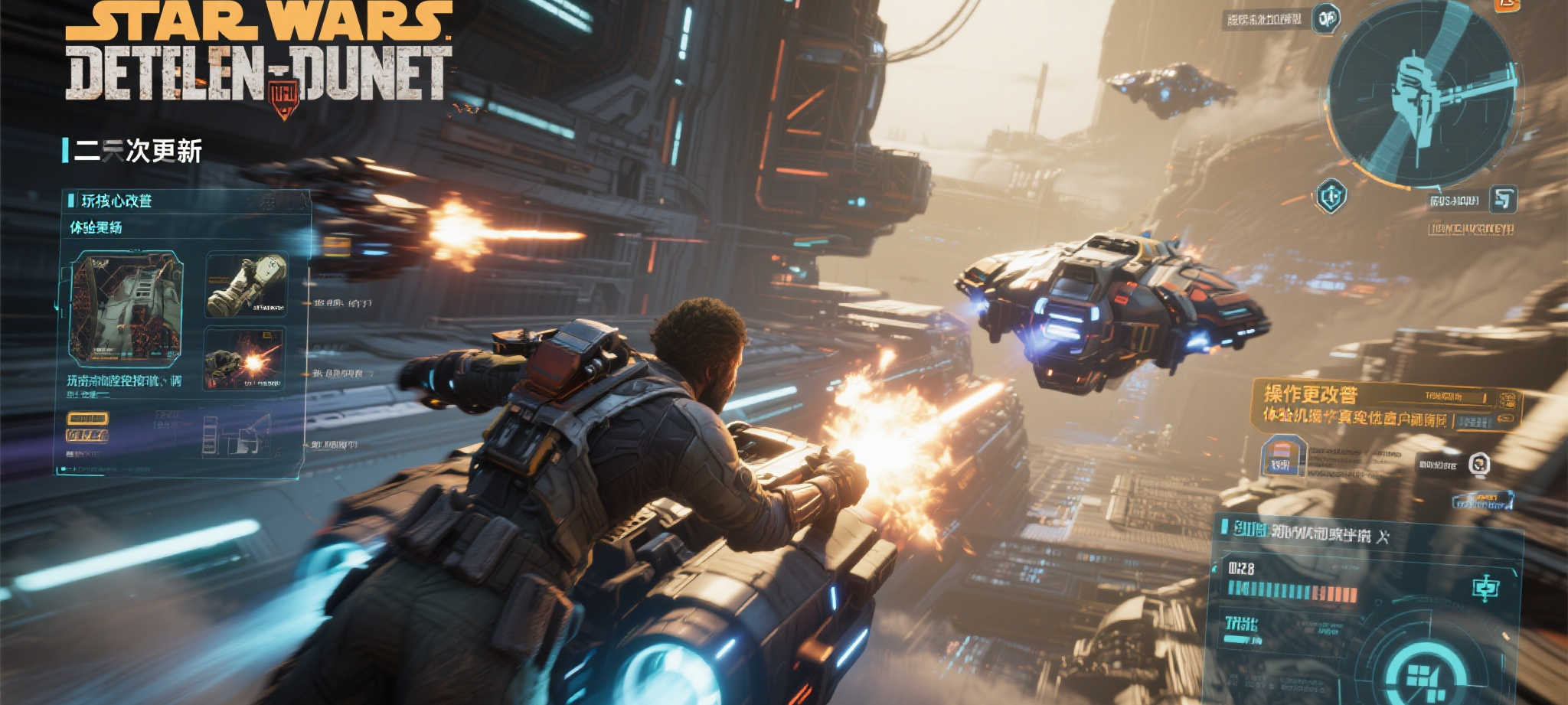Click the square icon below the radar's right side
The width and height of the screenshot is (1568, 705).
1503,199
